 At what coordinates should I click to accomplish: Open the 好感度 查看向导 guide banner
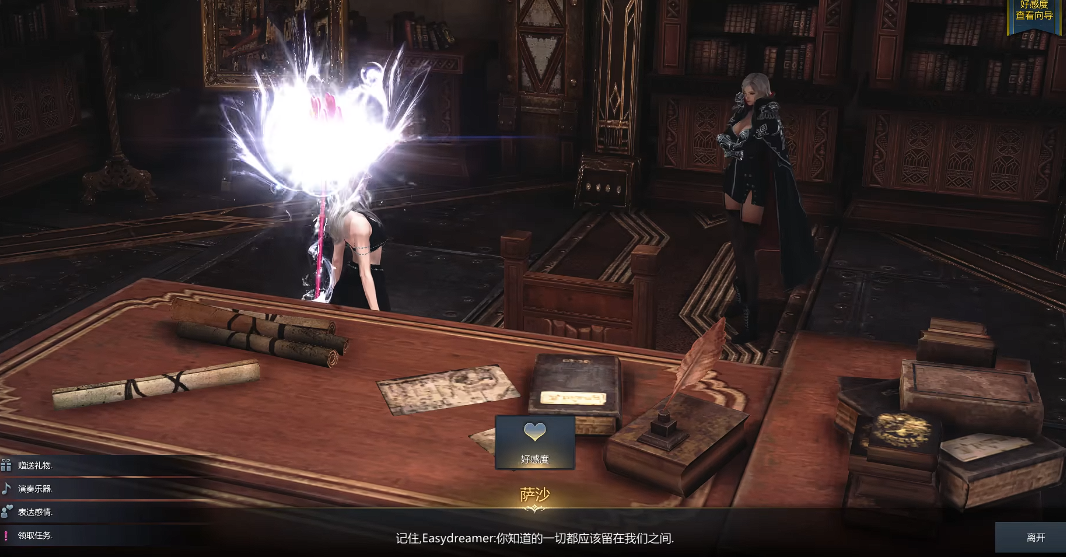(x=1034, y=13)
